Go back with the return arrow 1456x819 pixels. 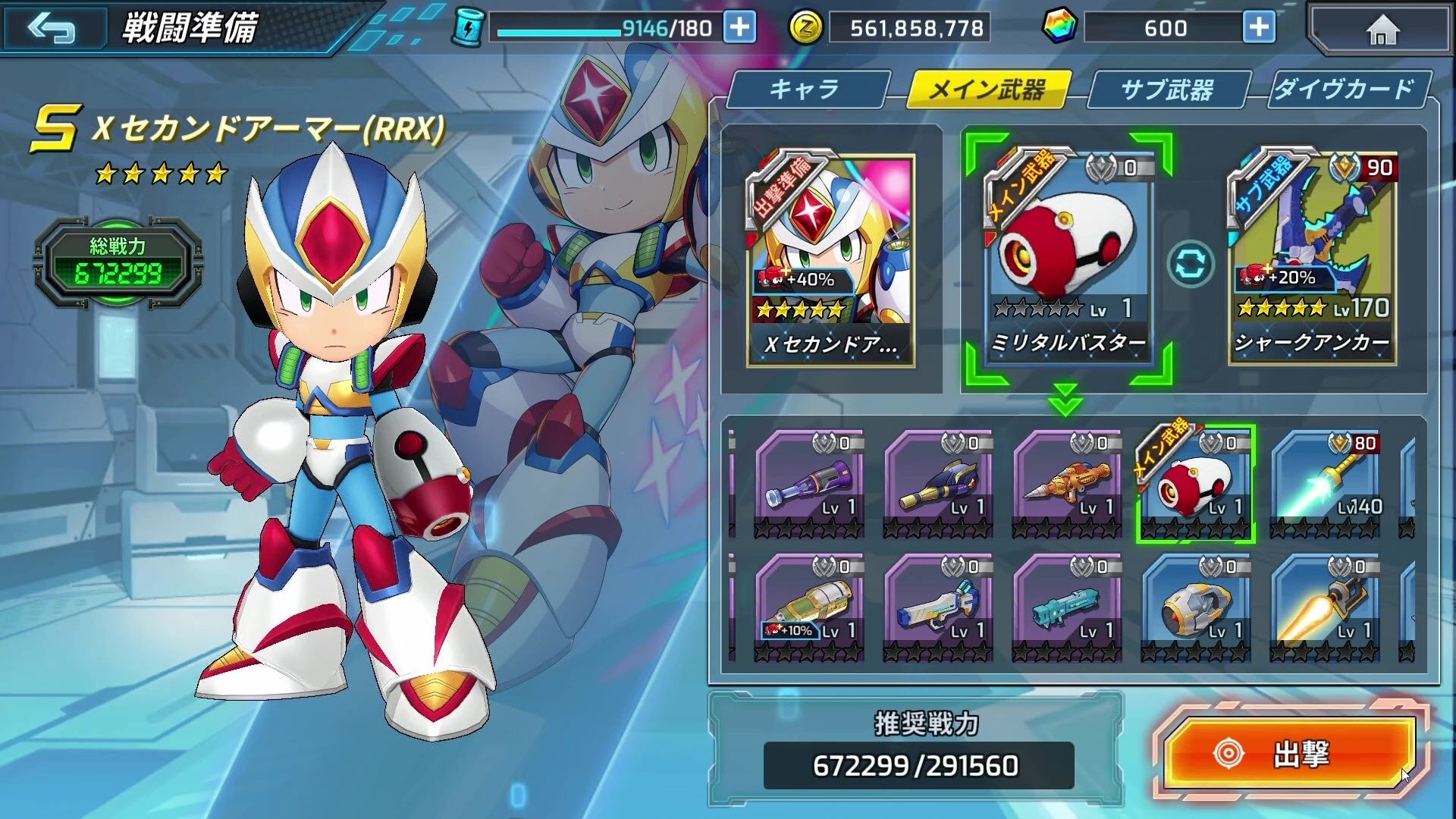point(52,29)
